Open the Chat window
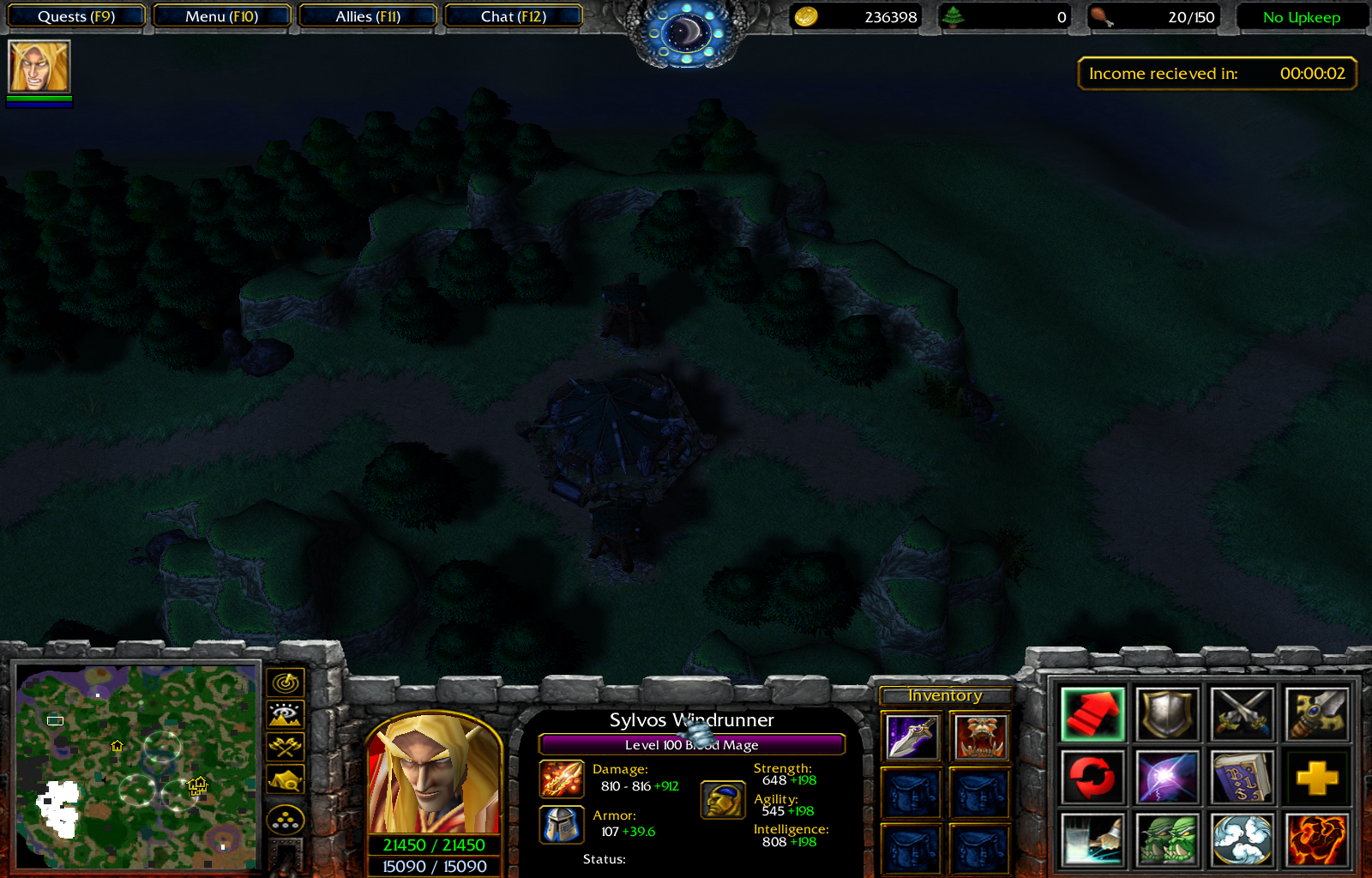The width and height of the screenshot is (1372, 878). coord(513,15)
